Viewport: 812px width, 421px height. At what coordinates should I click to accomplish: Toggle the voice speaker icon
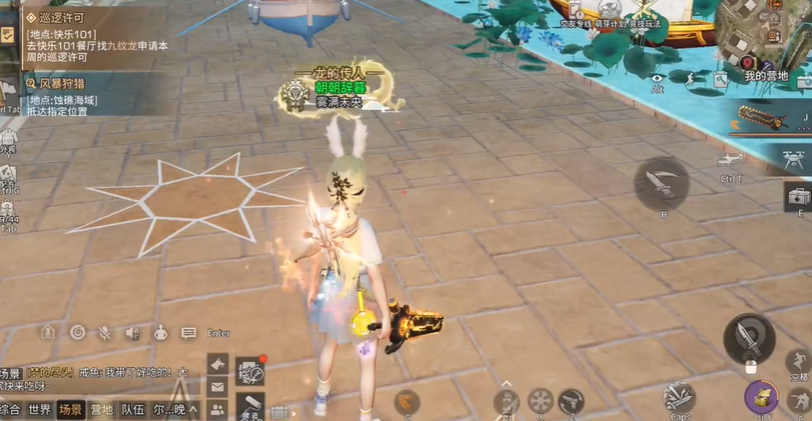[x=132, y=332]
